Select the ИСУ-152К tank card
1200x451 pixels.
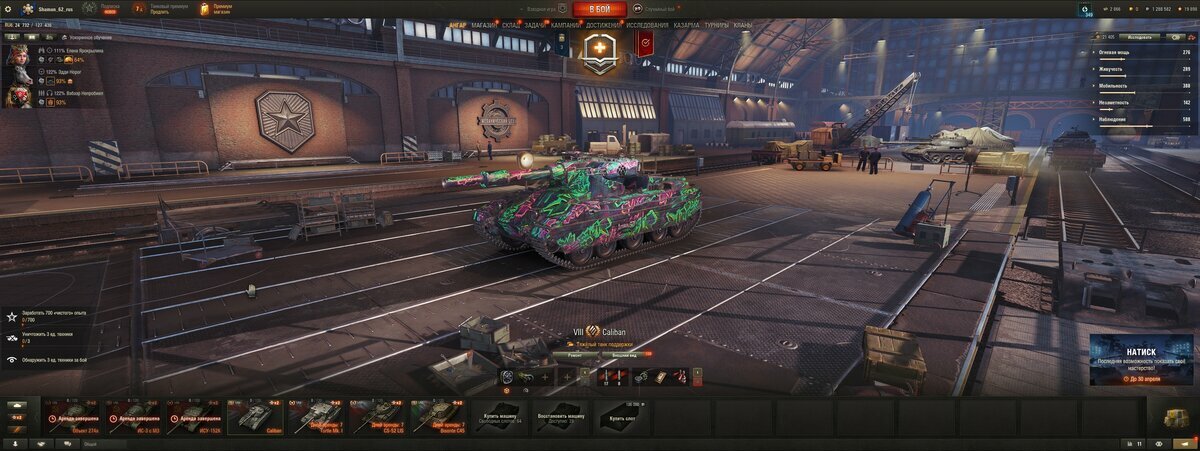(x=195, y=416)
